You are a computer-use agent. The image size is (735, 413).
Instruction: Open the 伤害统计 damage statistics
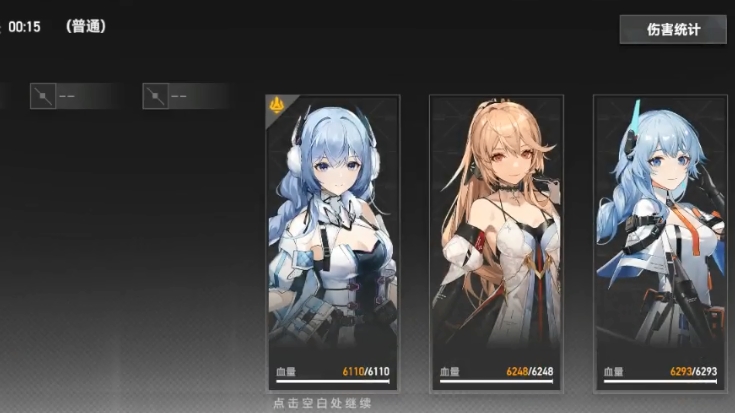[x=672, y=29]
